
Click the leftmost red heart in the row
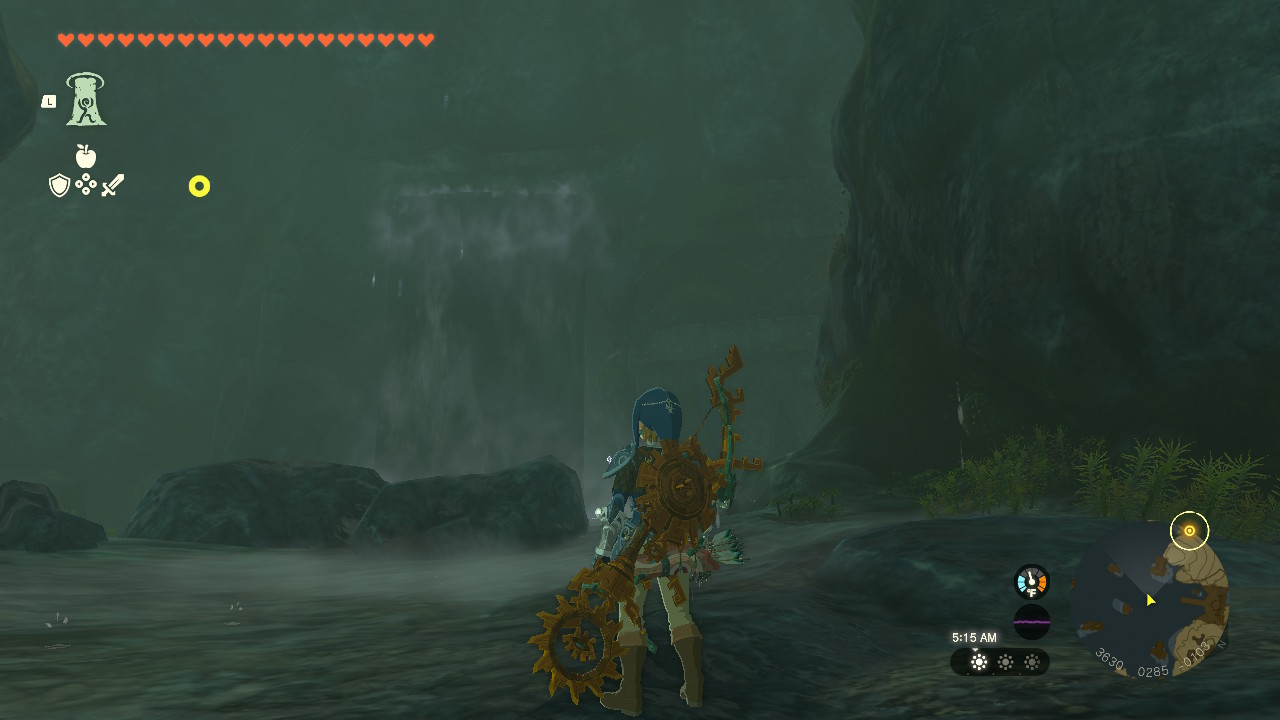66,40
